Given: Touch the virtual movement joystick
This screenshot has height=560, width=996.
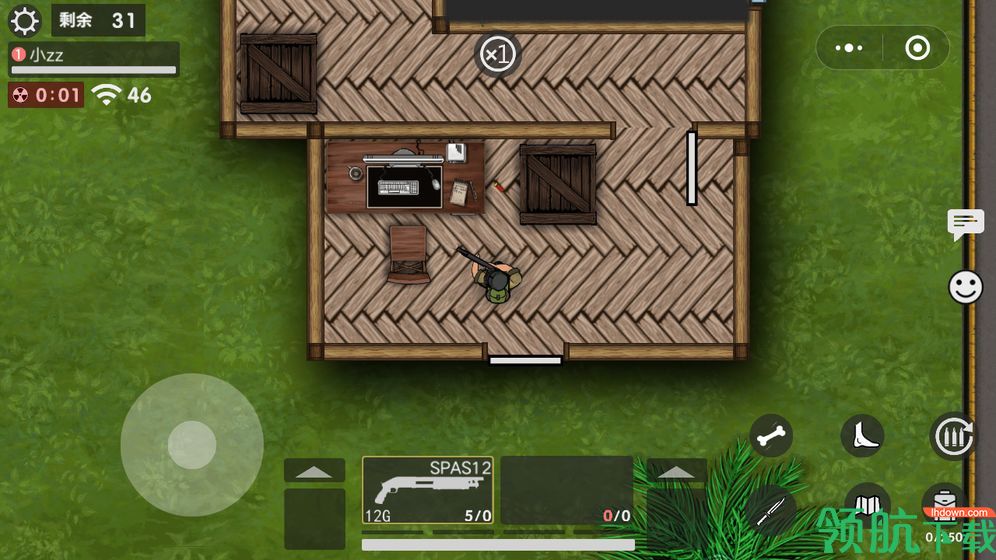Looking at the screenshot, I should click(x=192, y=445).
